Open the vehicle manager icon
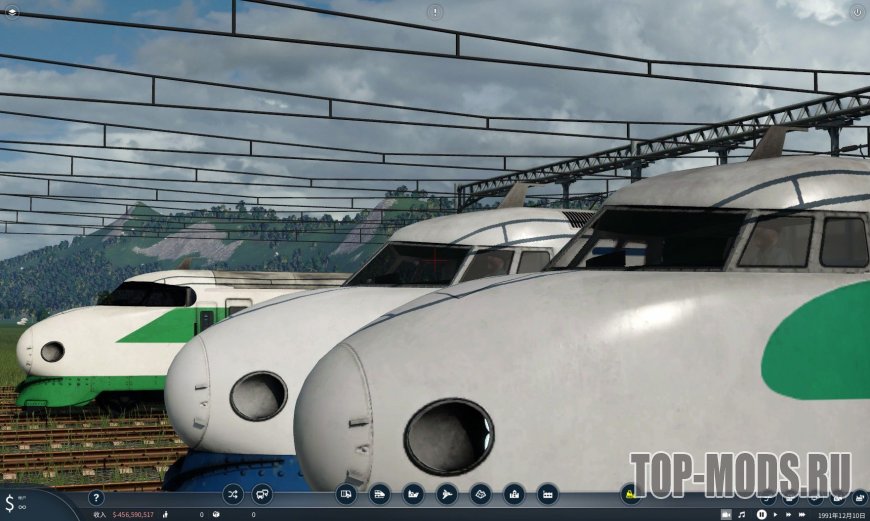This screenshot has height=521, width=870. tap(262, 493)
